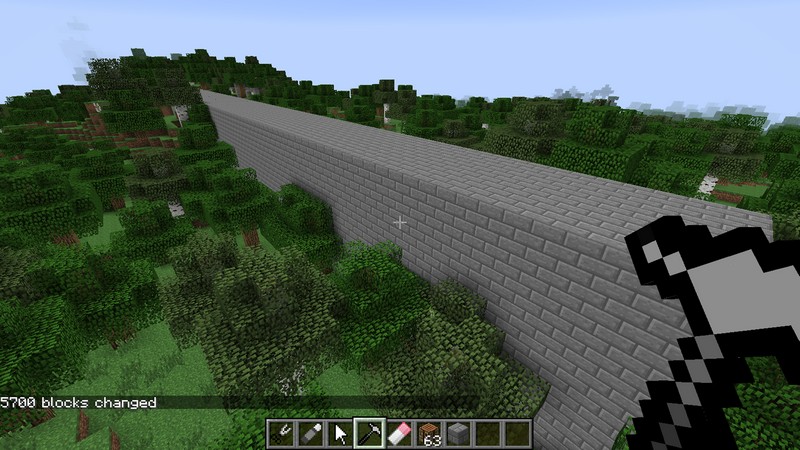This screenshot has width=800, height=450.
Task: Switch to the pink eraser tool
Action: (x=399, y=434)
